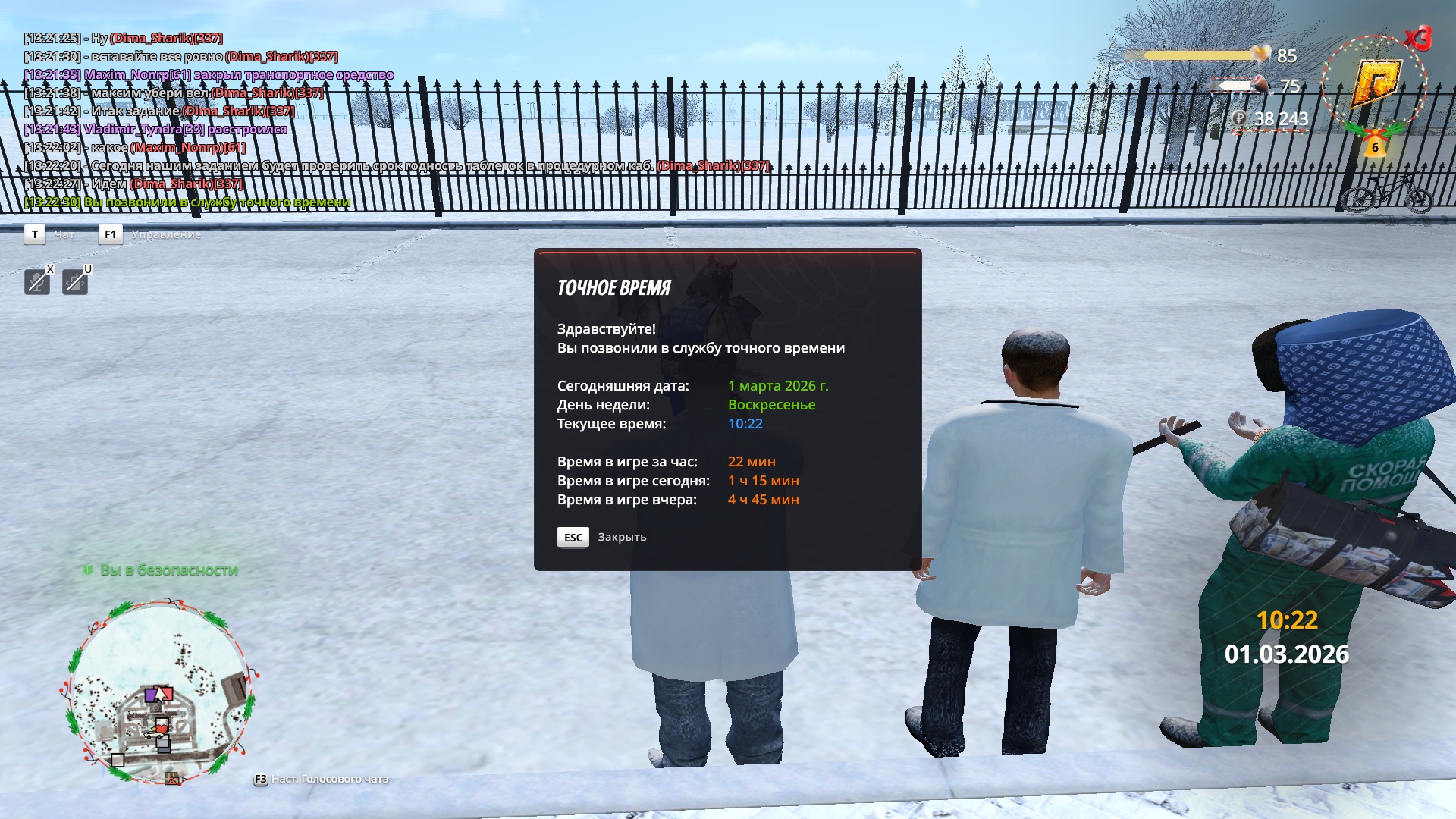Open the golden bell notification with 6

(x=1375, y=144)
